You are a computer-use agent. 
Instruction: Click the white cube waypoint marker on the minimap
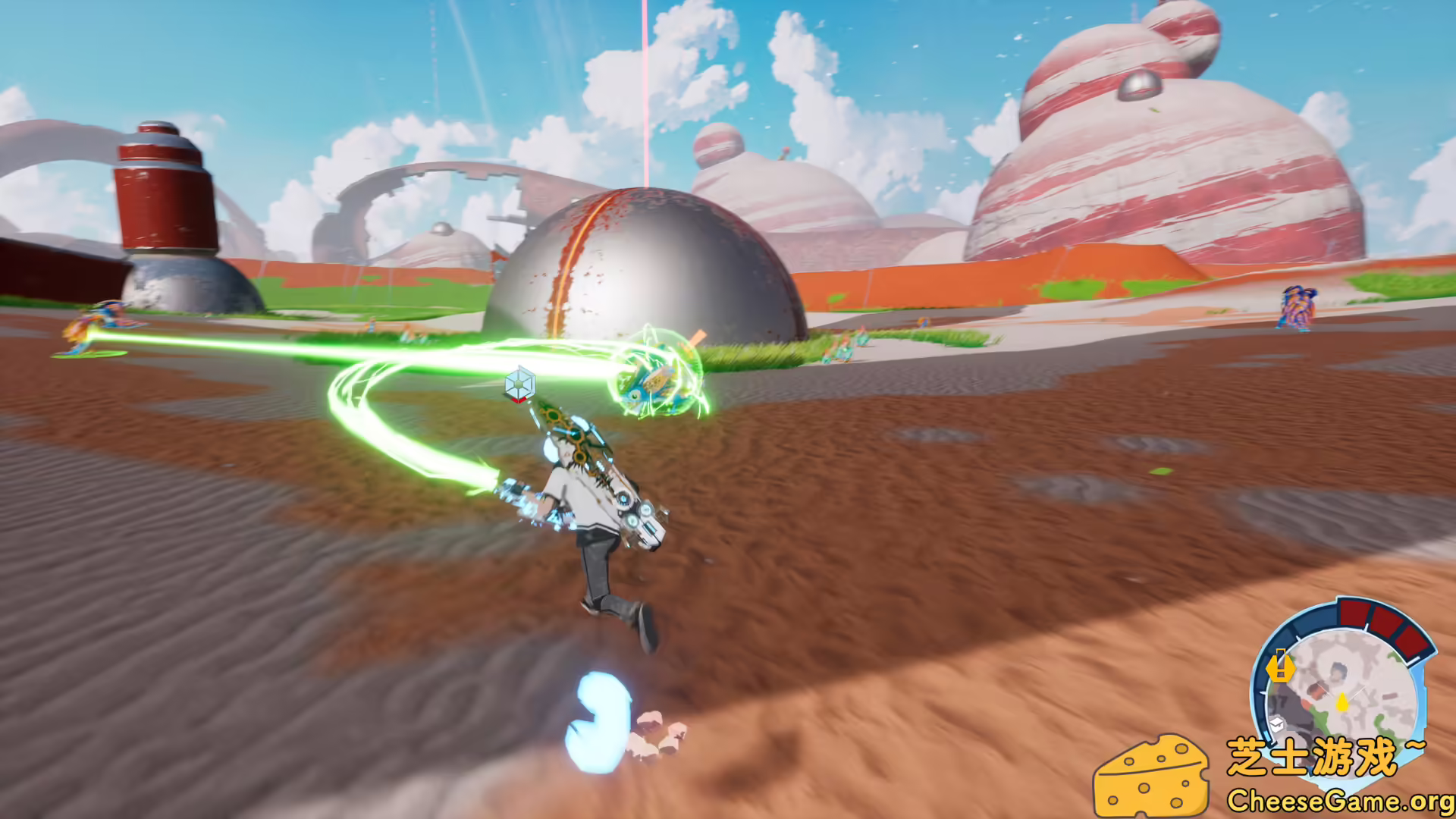click(1277, 726)
